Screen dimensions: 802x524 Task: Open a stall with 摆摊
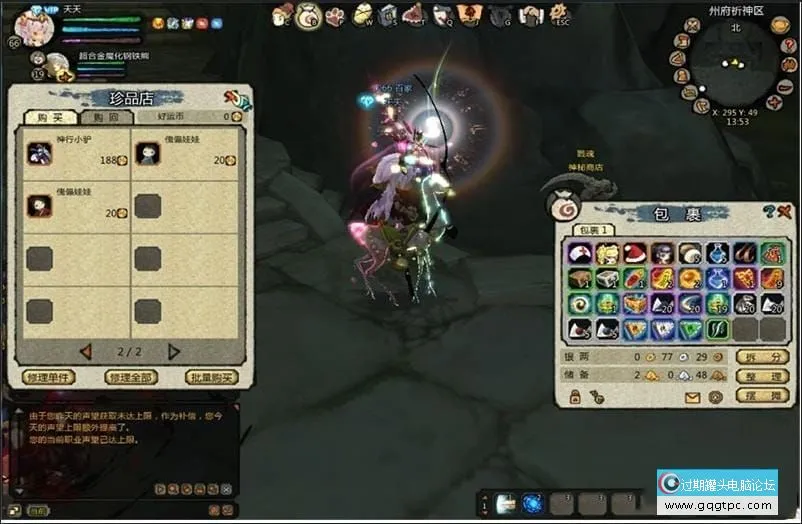pos(760,396)
